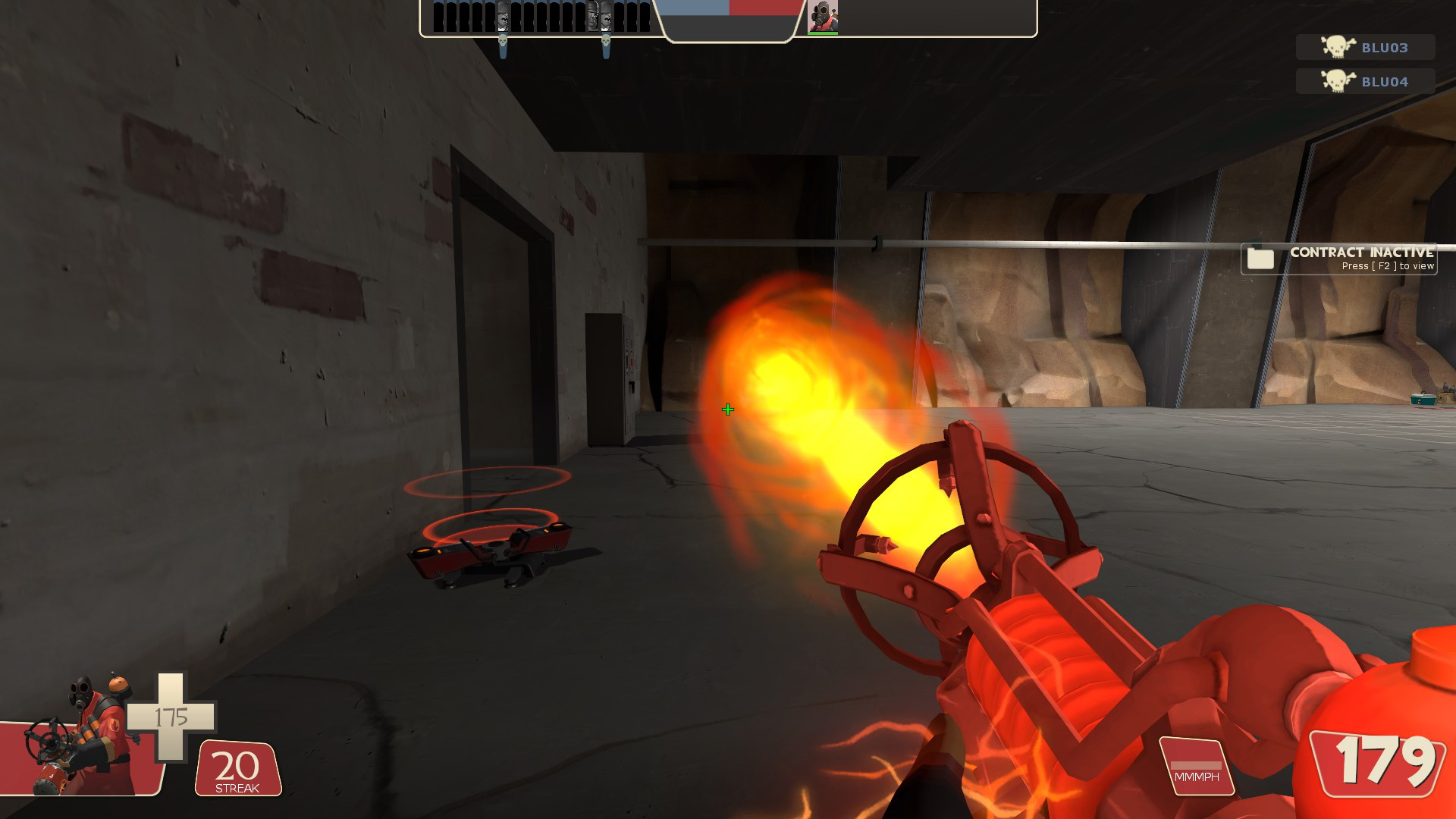1456x819 pixels.
Task: Click the green crosshair in screen center
Action: [727, 409]
